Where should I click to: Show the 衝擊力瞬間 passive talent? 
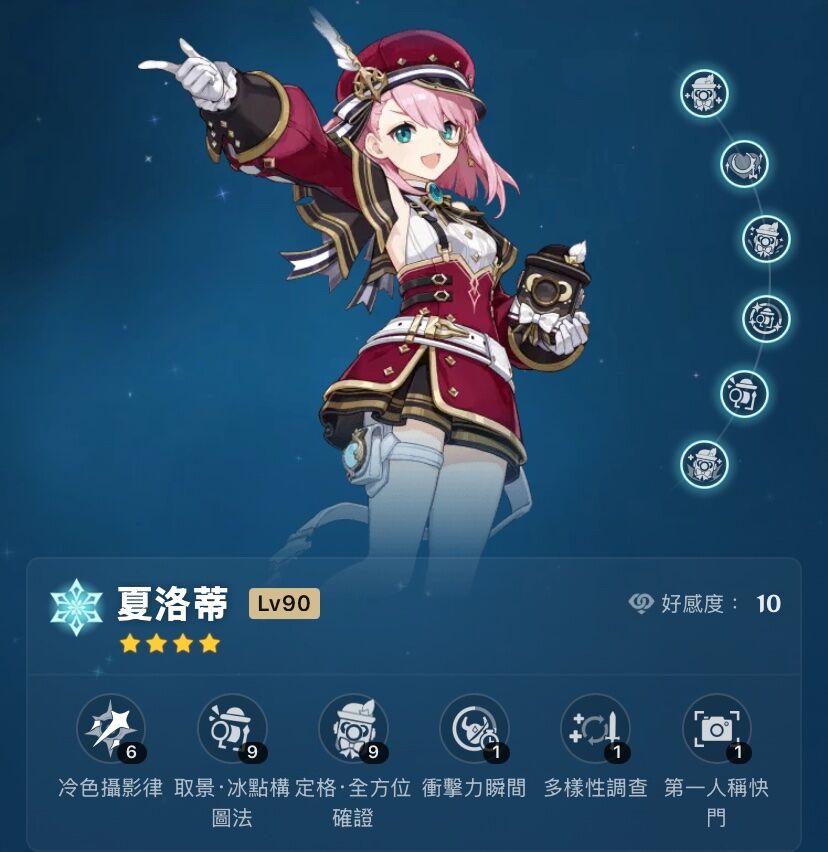pyautogui.click(x=474, y=728)
